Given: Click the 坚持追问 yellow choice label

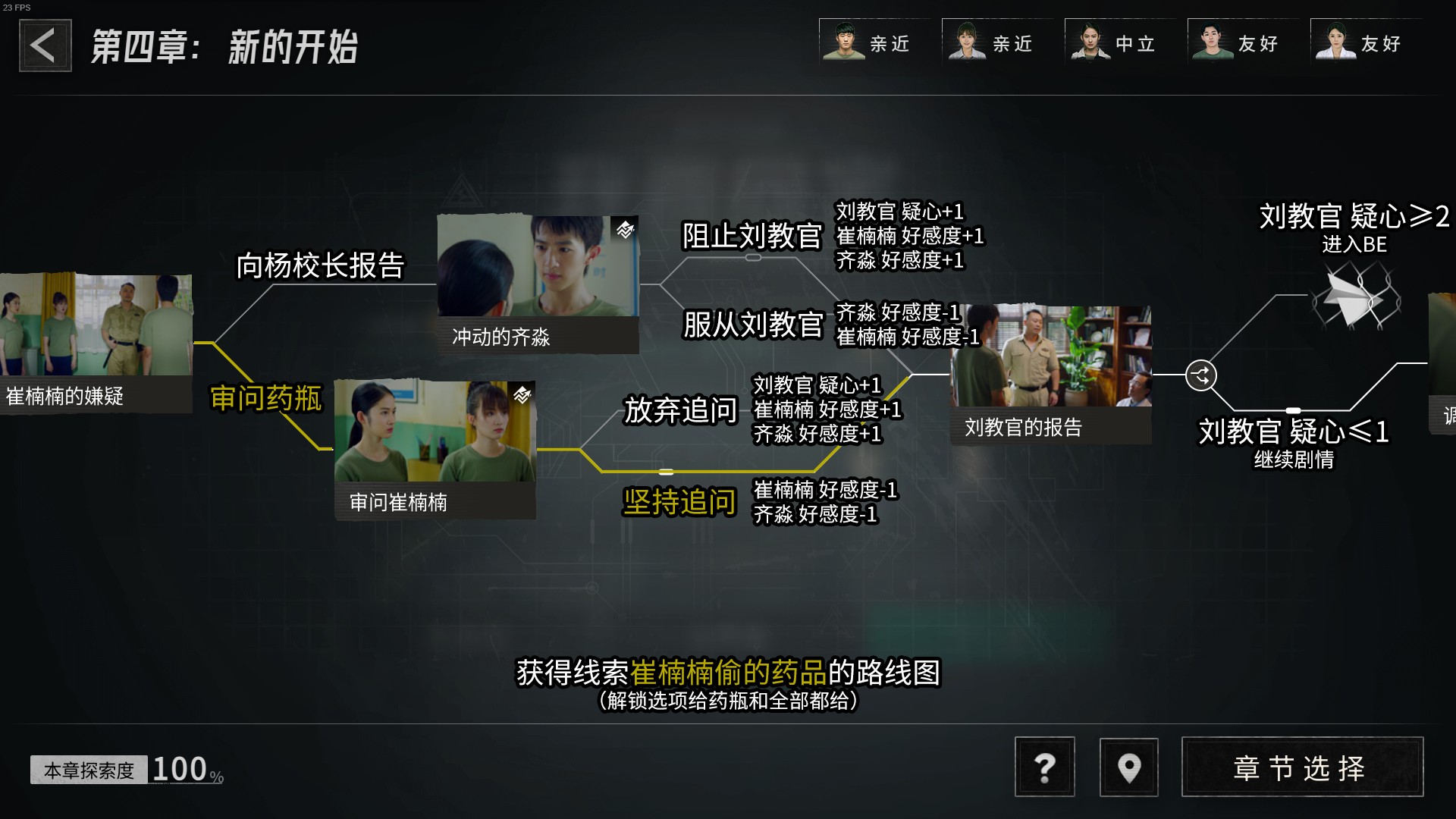Looking at the screenshot, I should [679, 501].
